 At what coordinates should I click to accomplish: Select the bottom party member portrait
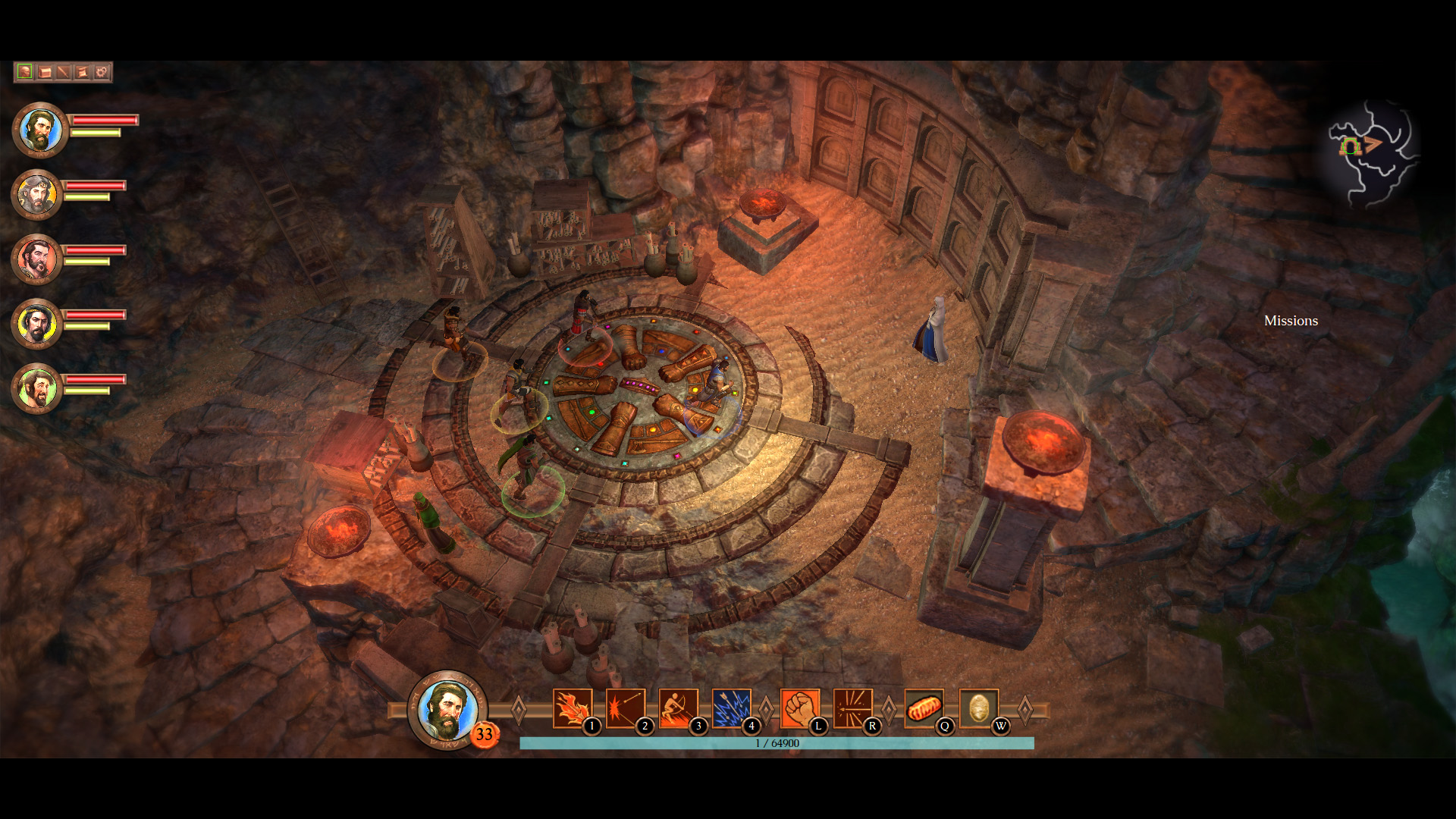(36, 385)
